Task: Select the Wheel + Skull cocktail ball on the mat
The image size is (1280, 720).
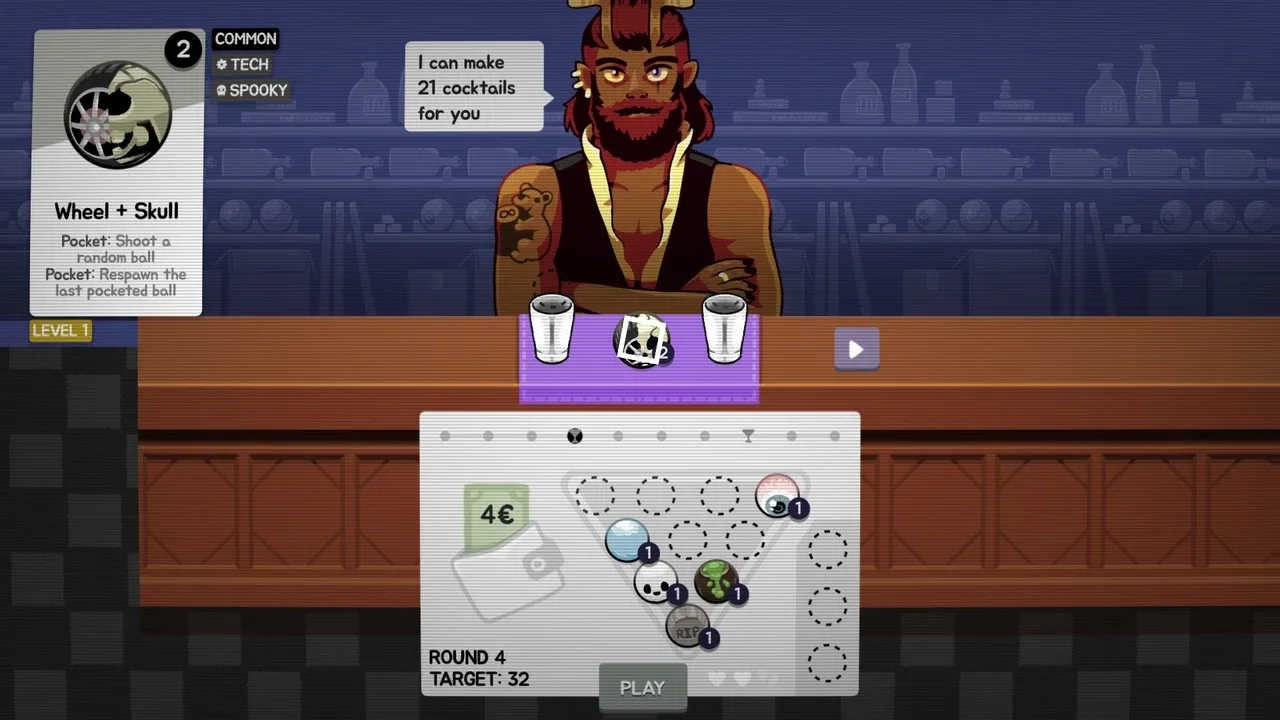Action: click(x=640, y=341)
